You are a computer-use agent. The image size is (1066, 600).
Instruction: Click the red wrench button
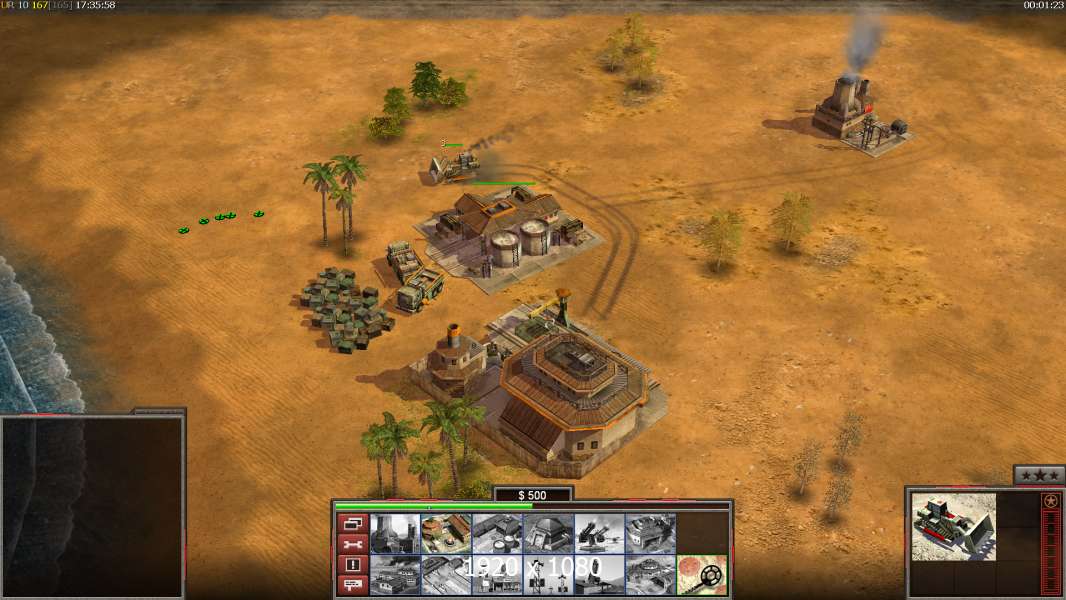click(352, 545)
